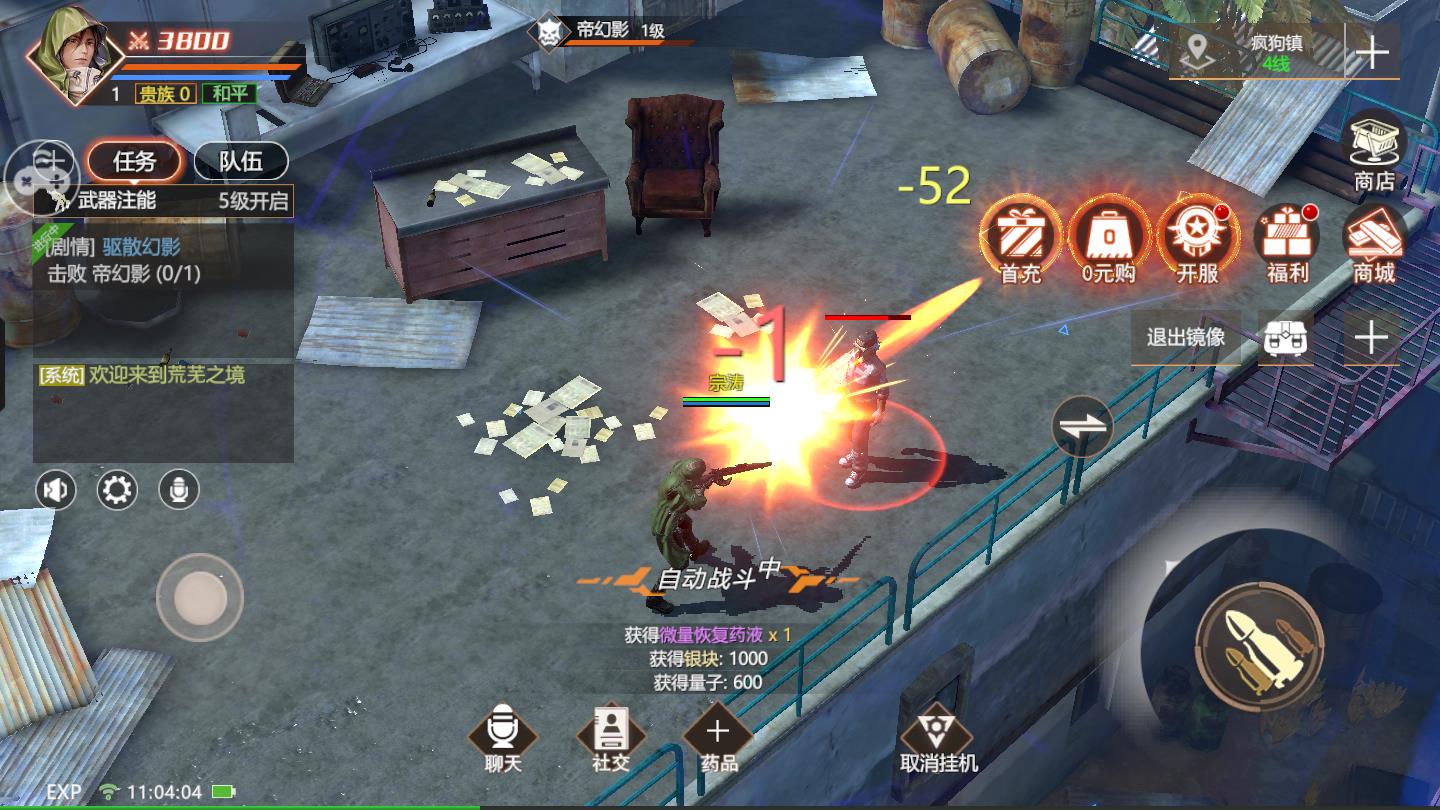Open the 商店 shop
The height and width of the screenshot is (810, 1440).
1374,150
